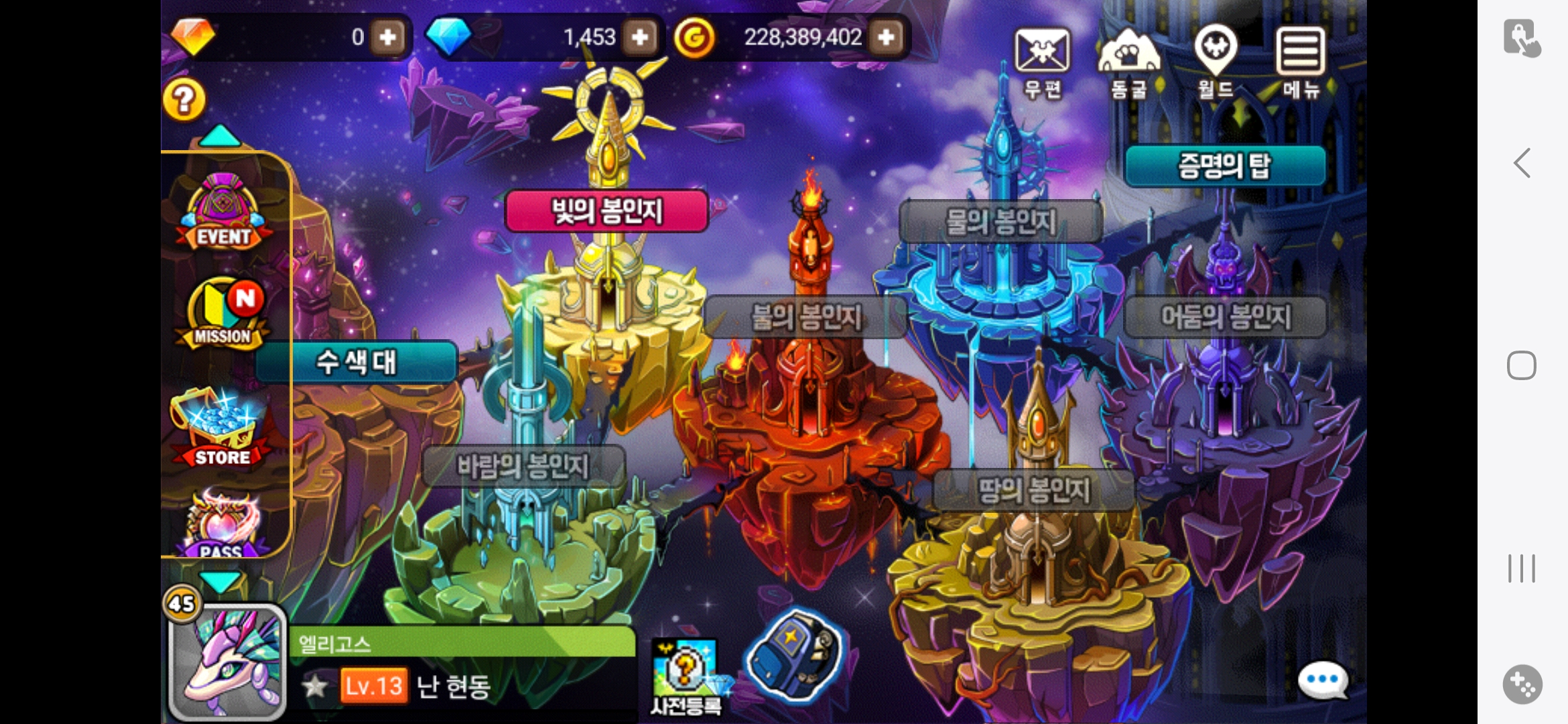
Task: Open the EVENT side panel icon
Action: [x=224, y=213]
